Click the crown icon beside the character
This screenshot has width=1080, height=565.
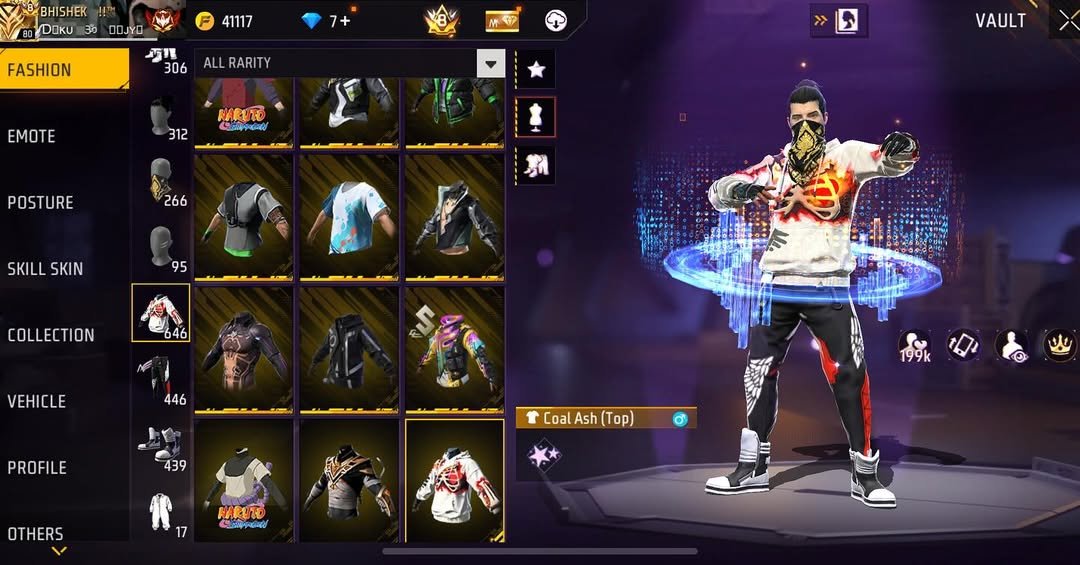coord(1059,345)
